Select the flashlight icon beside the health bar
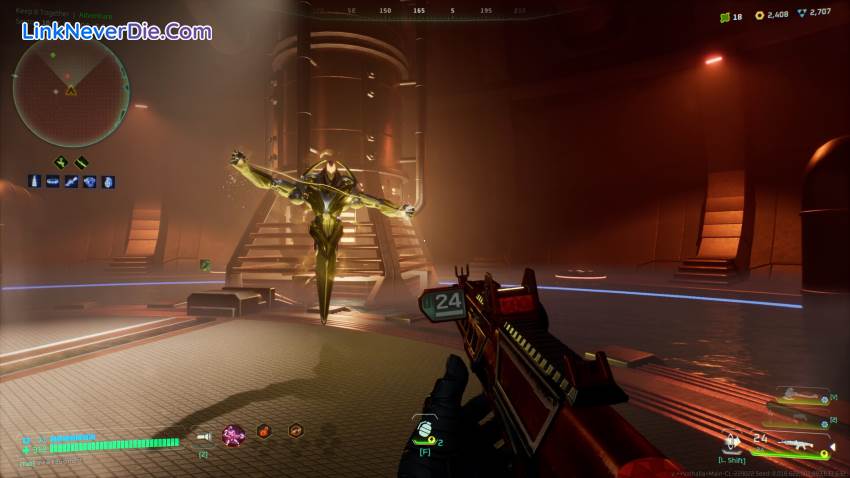850x478 pixels. pos(203,436)
